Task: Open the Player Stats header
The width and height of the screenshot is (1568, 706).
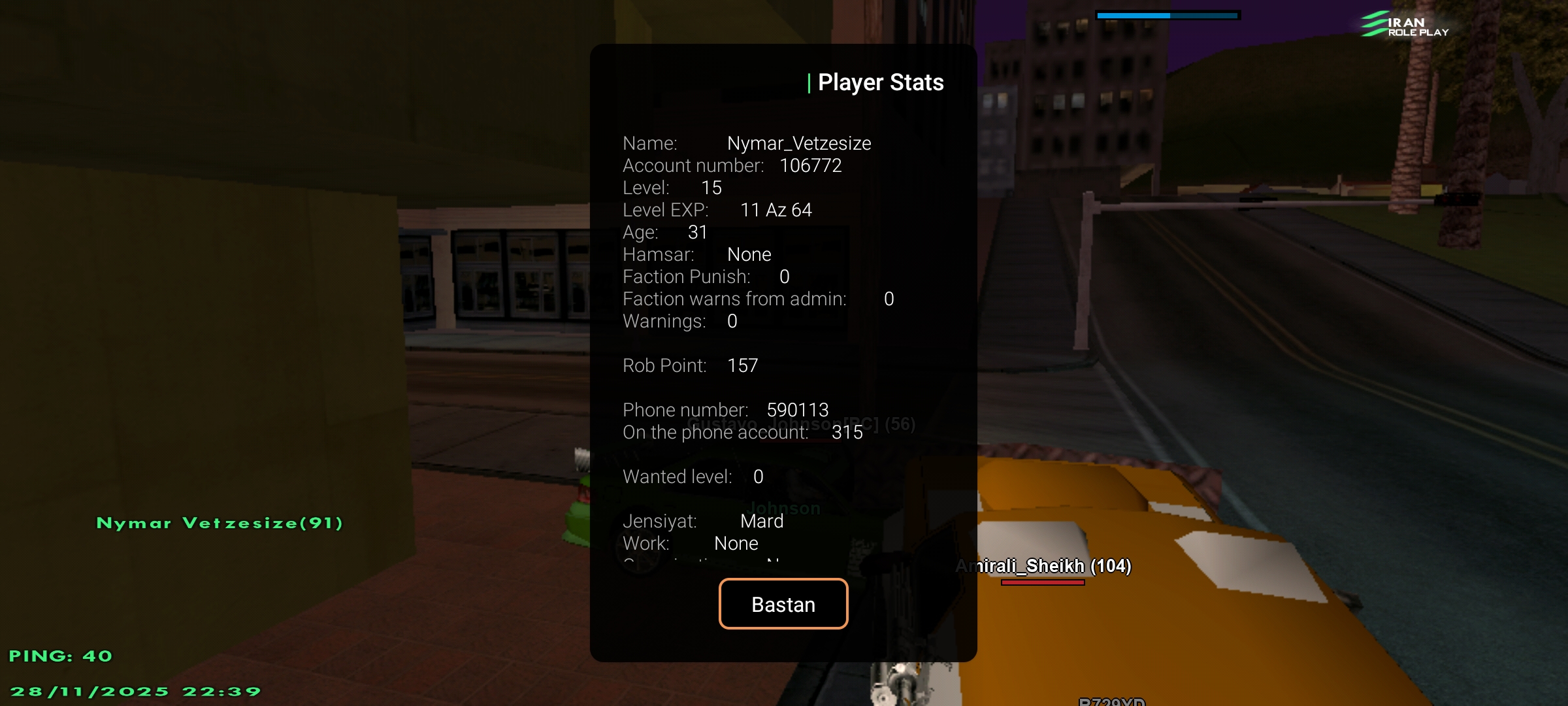Action: pos(881,82)
